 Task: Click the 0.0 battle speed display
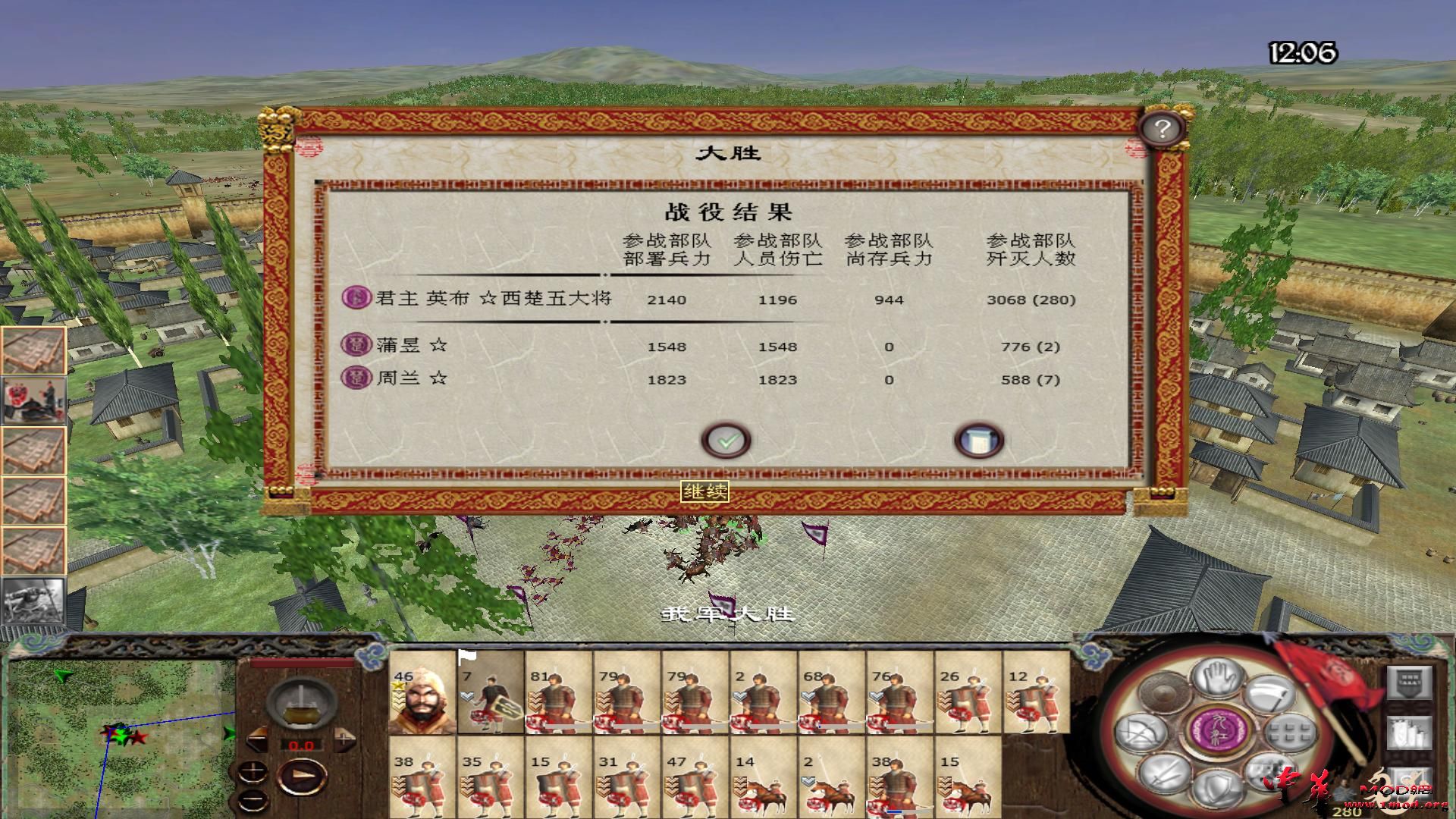click(x=301, y=745)
